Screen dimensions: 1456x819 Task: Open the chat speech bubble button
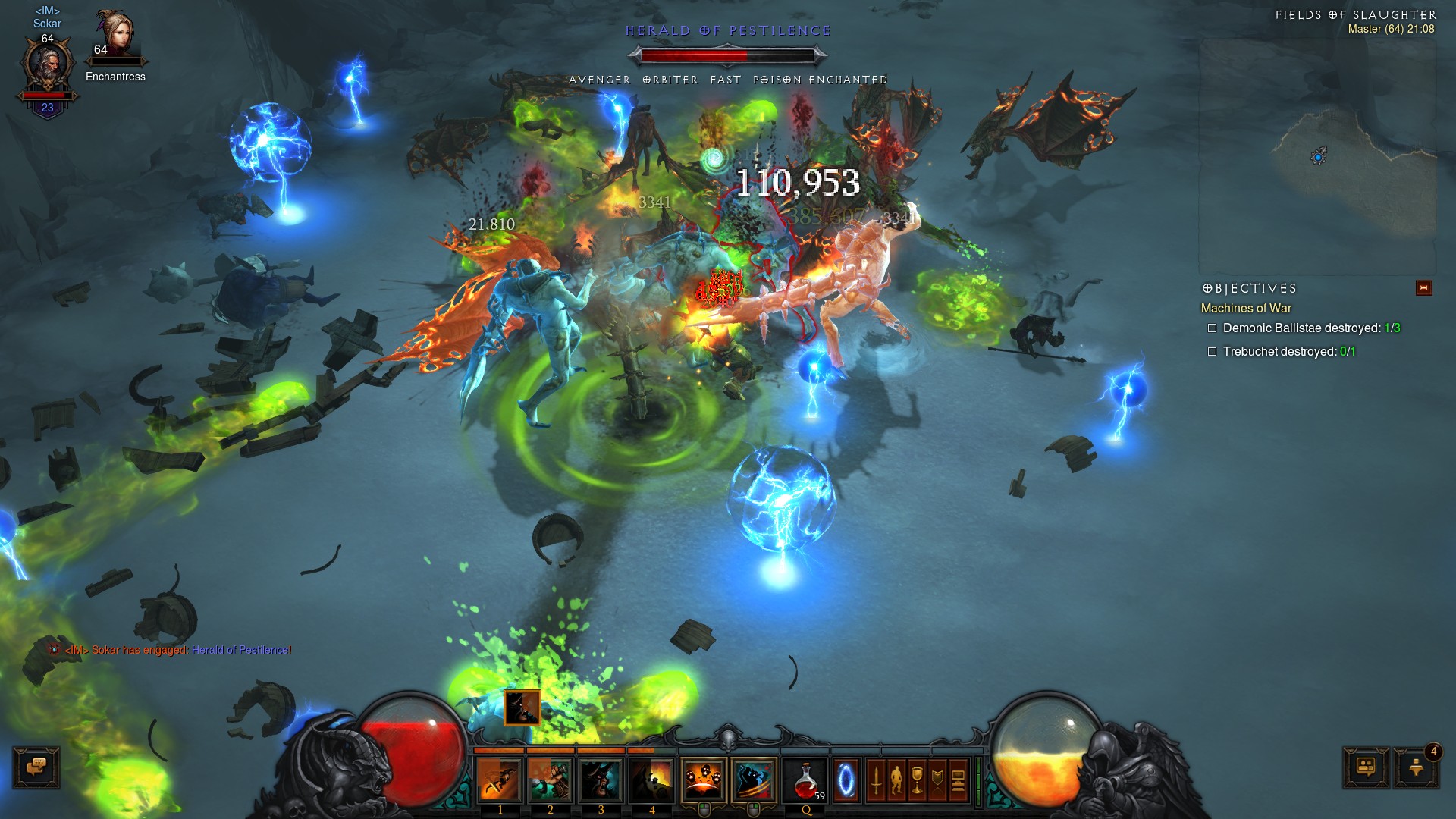point(36,767)
